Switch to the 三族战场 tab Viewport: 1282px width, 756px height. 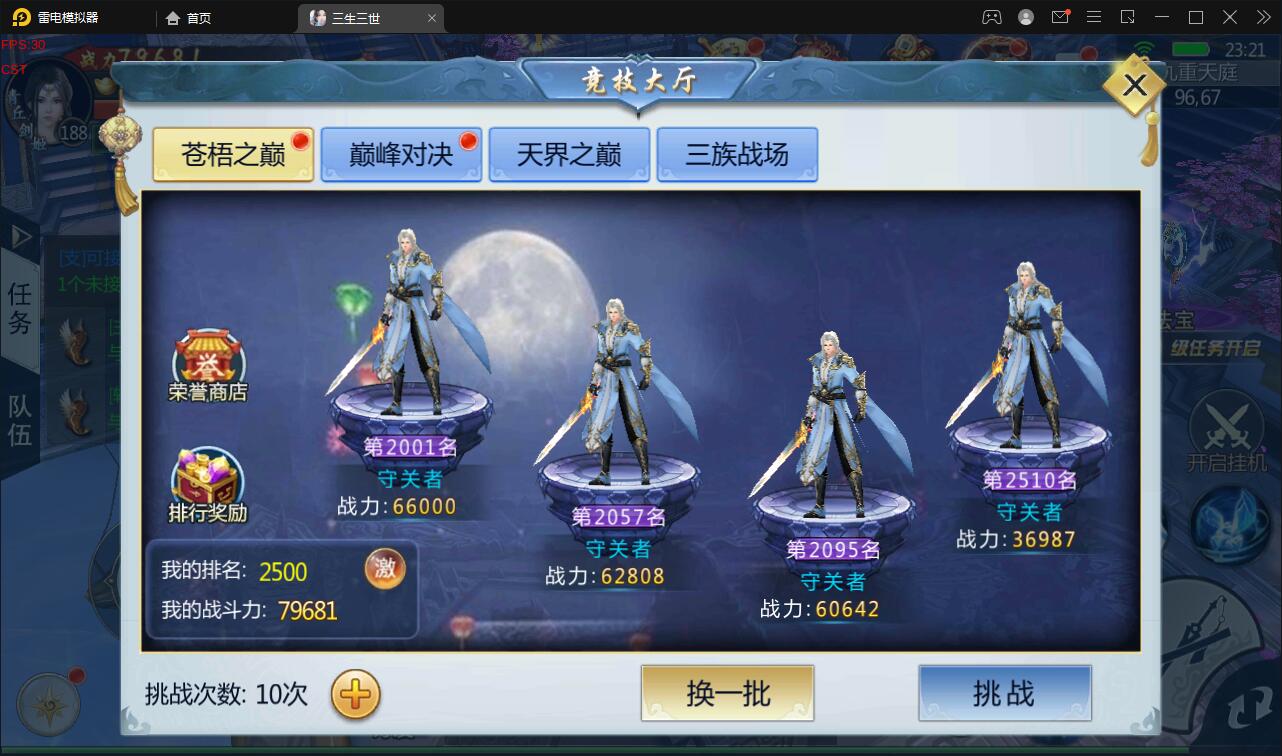coord(738,154)
